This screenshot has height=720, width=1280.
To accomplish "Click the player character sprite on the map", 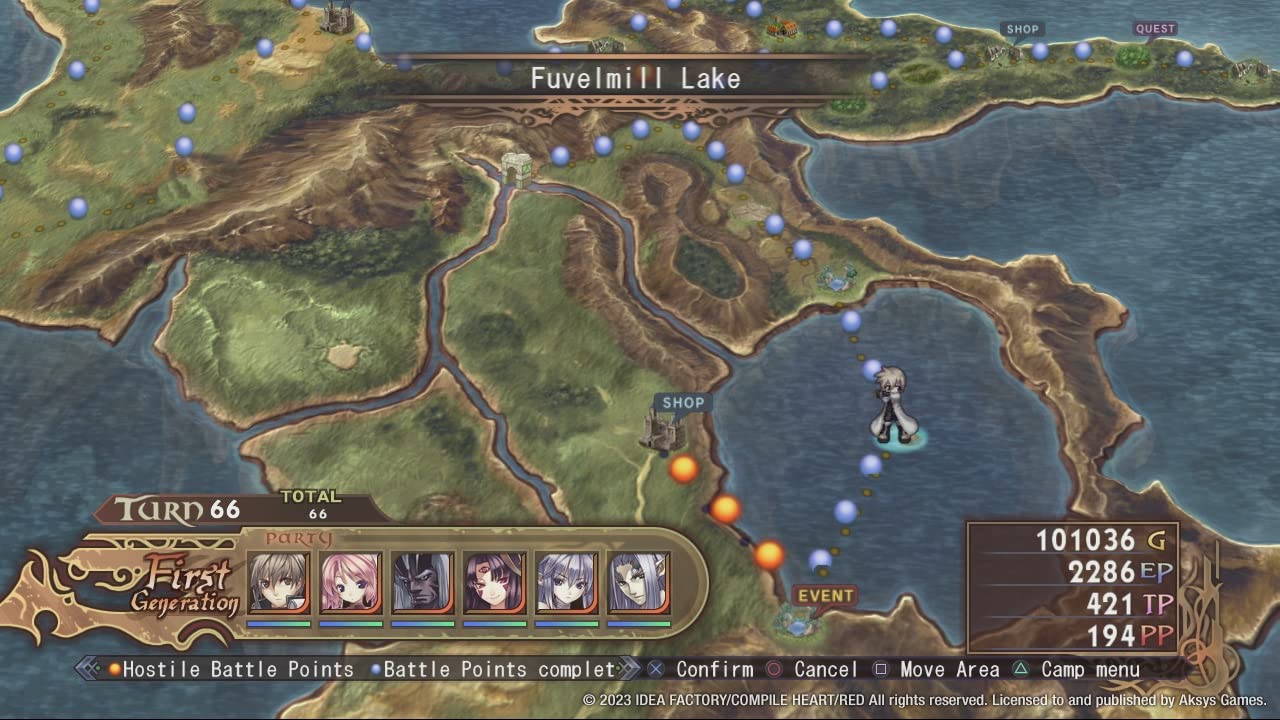I will [x=893, y=400].
